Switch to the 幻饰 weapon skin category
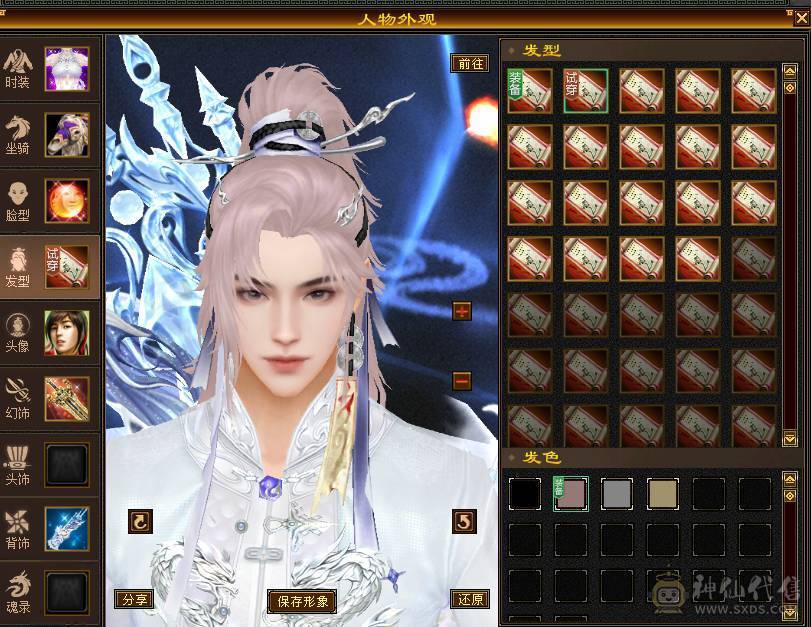Screen dimensions: 811x627 (50, 399)
